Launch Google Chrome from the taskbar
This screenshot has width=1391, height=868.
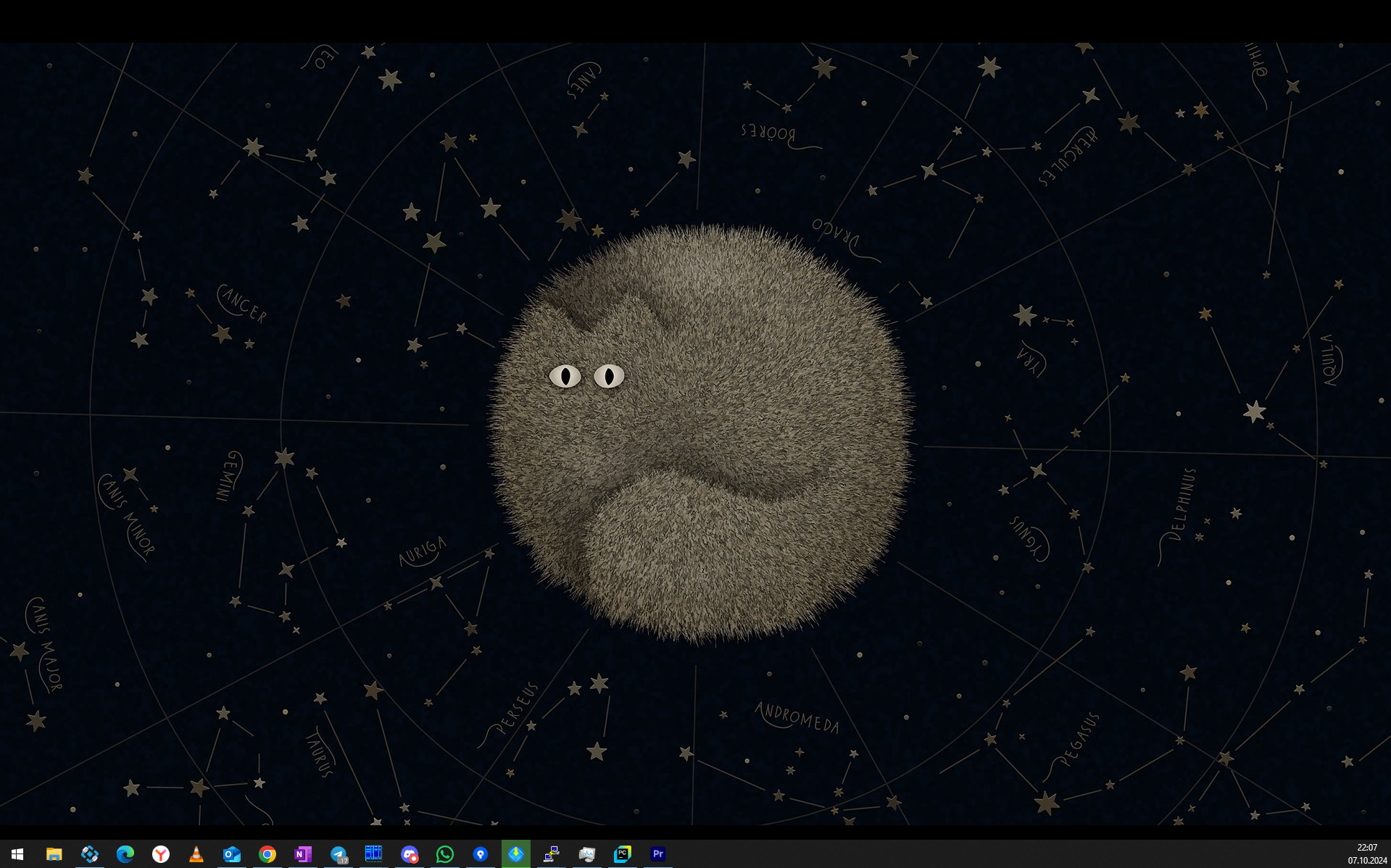267,854
